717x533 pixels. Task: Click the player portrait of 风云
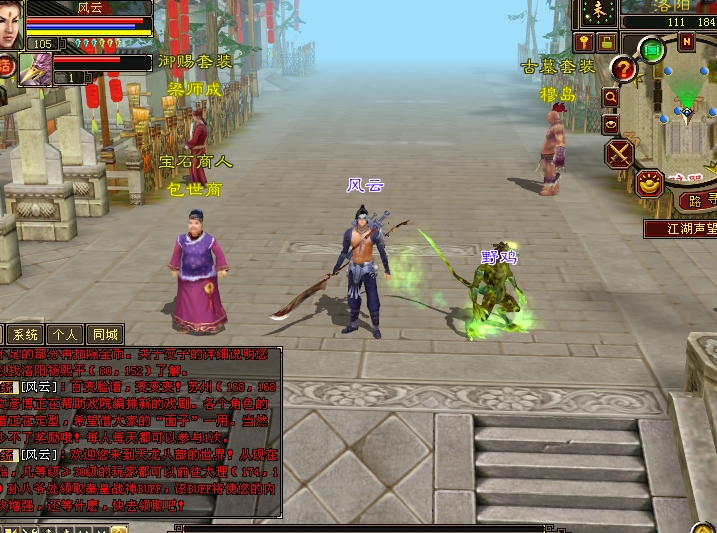[10, 24]
